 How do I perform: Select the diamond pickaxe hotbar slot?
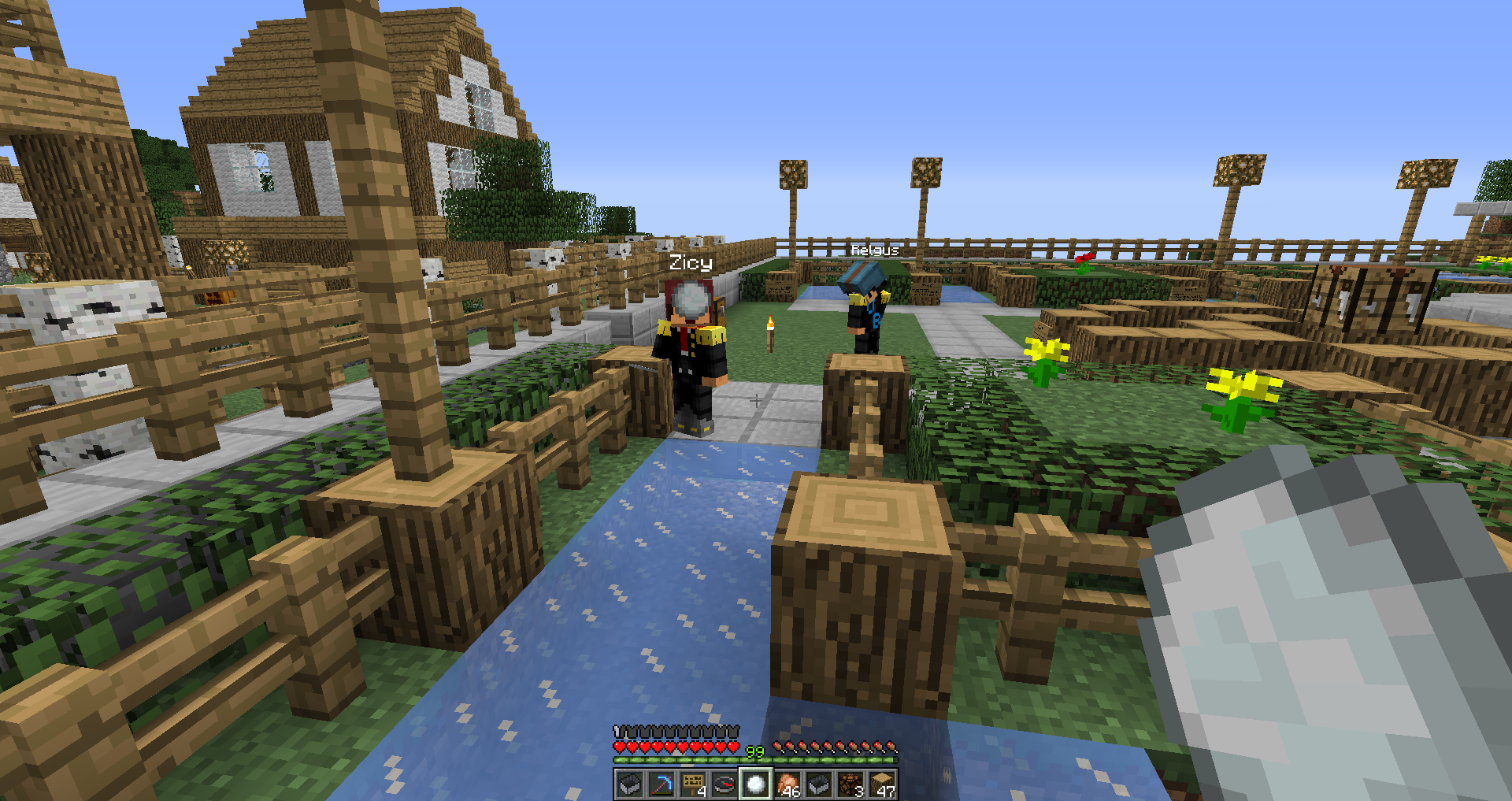point(661,784)
